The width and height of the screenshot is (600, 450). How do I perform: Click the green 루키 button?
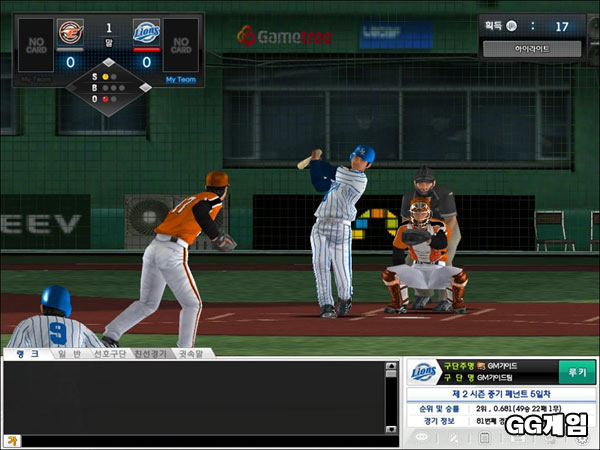(577, 371)
